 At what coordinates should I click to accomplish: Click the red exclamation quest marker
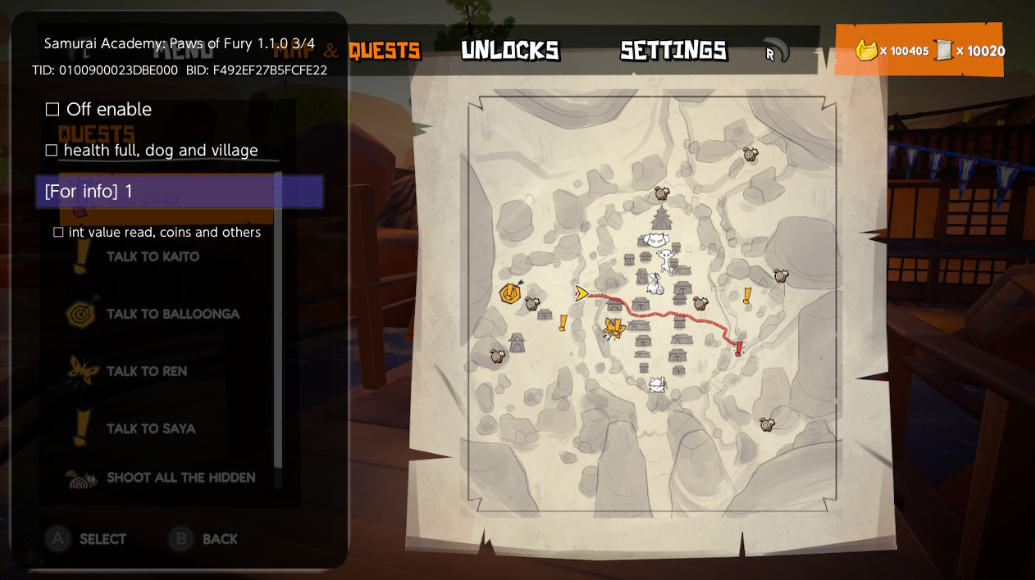point(739,348)
